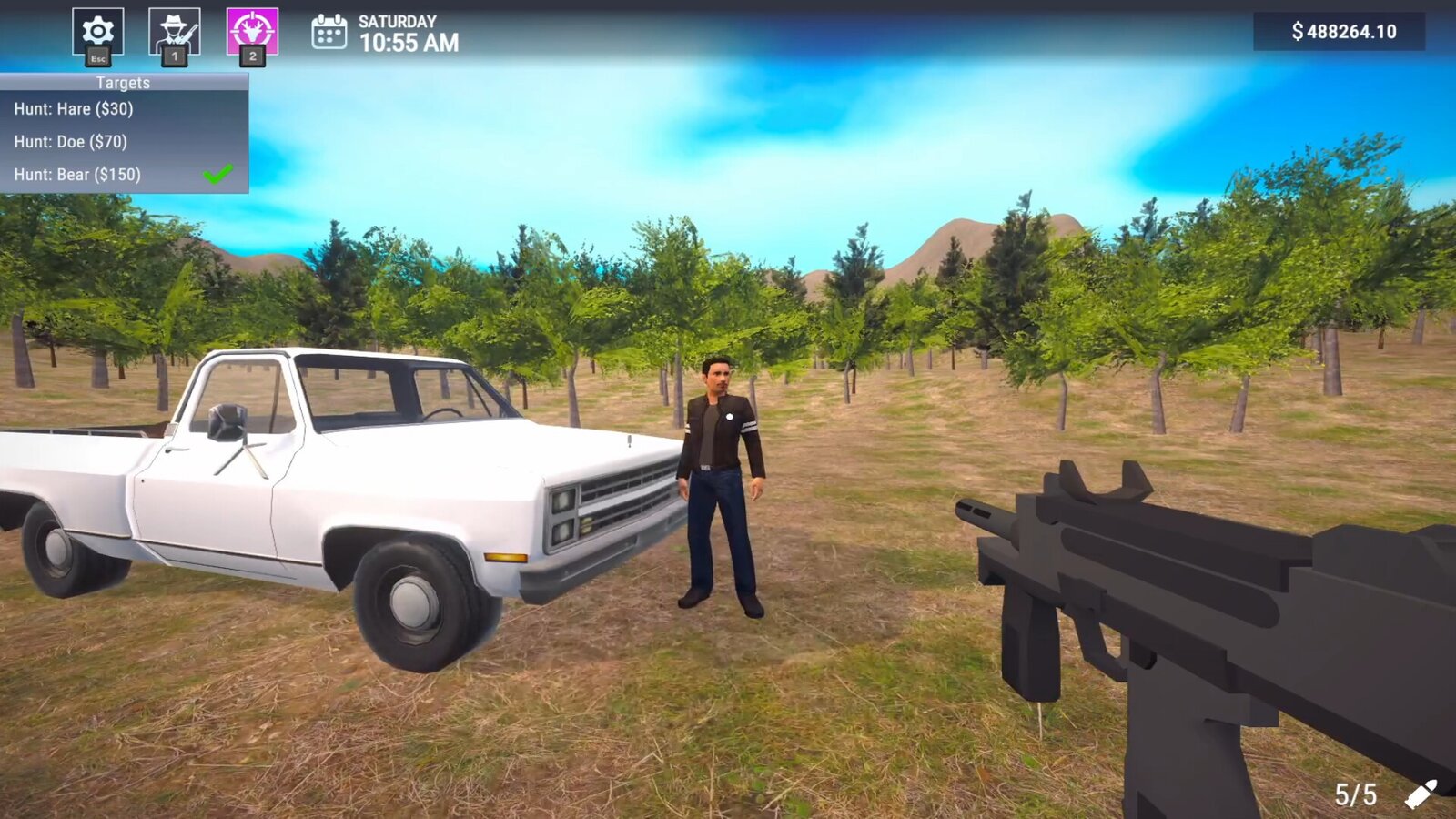
Task: Click the Targets panel header
Action: [x=123, y=83]
